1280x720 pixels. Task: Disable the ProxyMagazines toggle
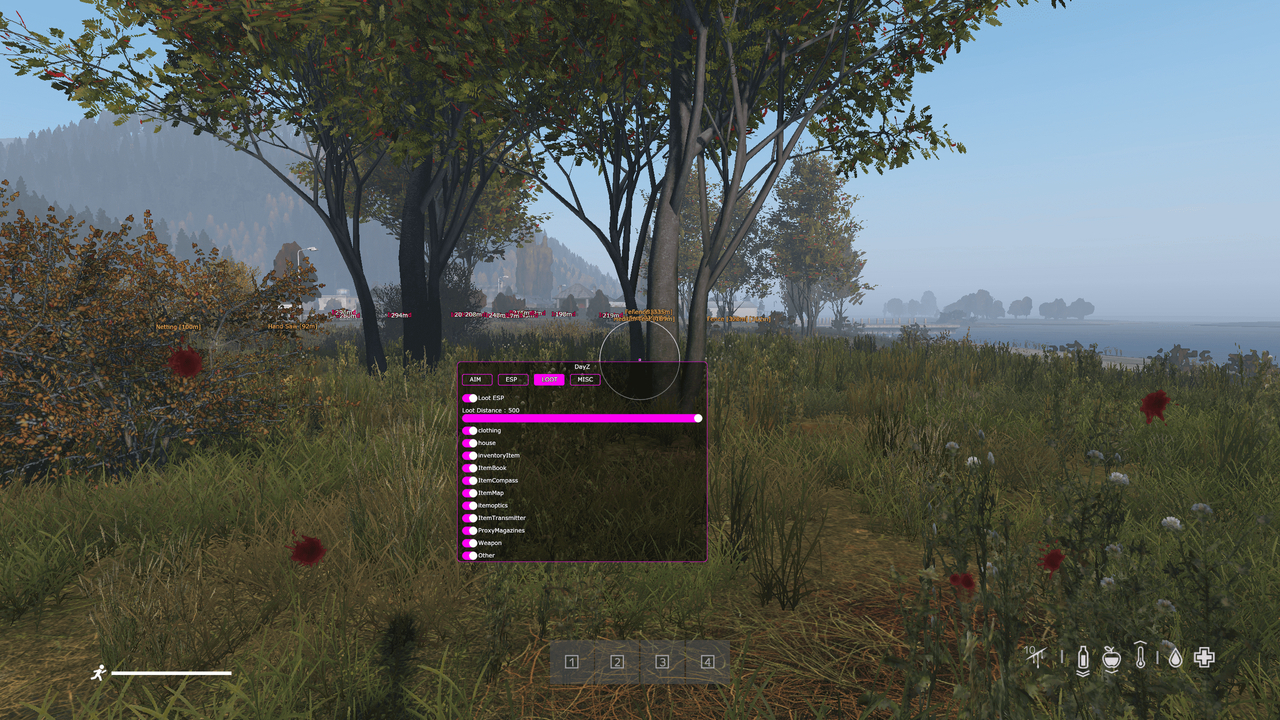(x=470, y=530)
